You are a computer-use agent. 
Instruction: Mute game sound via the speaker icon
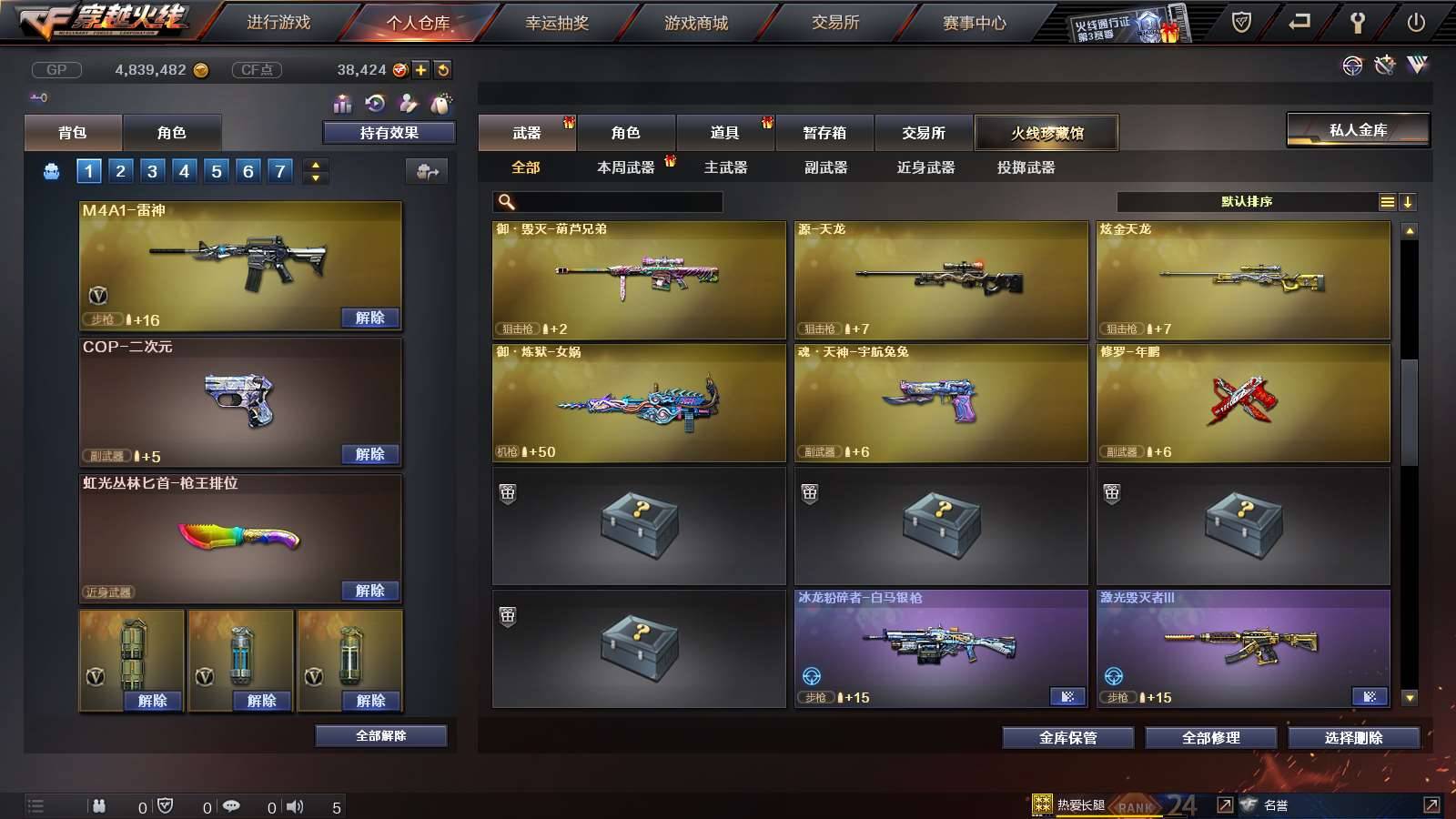click(x=296, y=805)
